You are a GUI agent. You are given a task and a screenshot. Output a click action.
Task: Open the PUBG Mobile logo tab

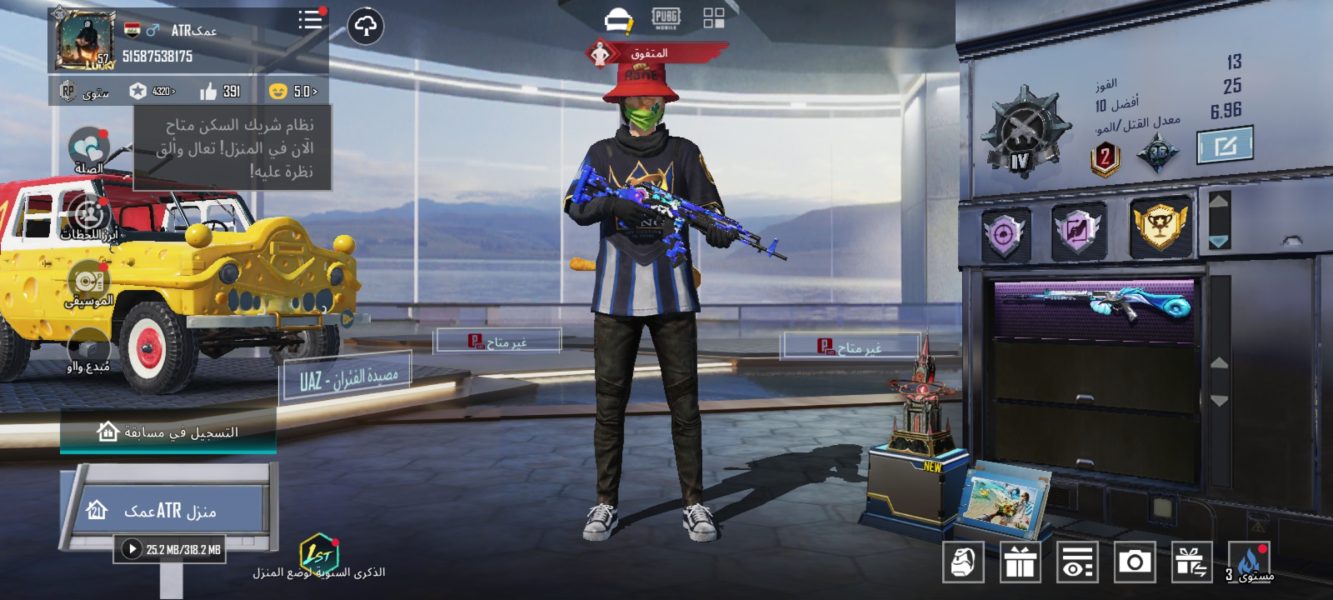pos(665,17)
